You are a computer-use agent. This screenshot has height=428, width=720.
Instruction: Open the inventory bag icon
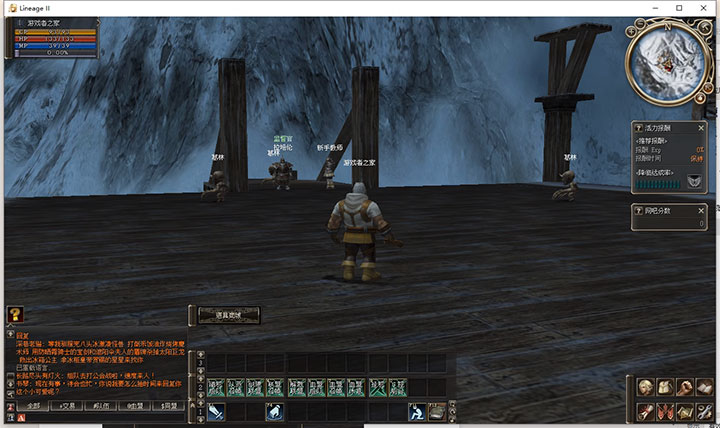[x=666, y=388]
